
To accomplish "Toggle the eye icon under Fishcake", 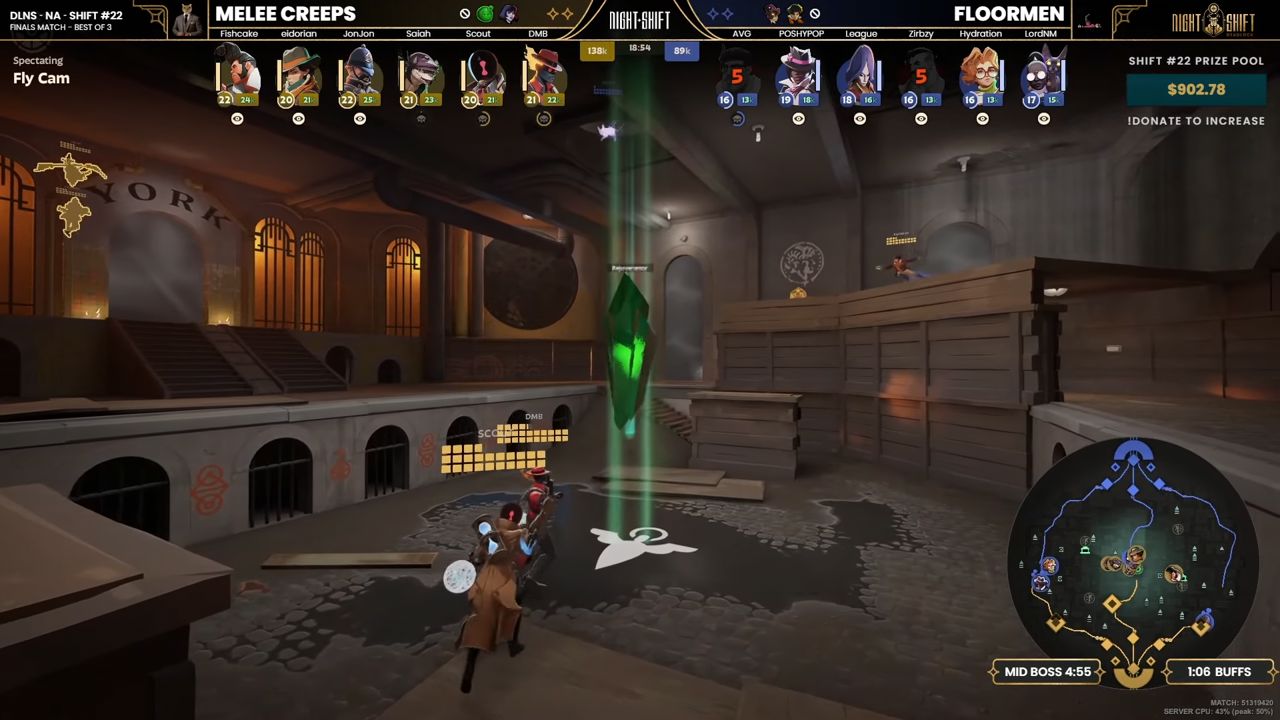I will (x=237, y=119).
